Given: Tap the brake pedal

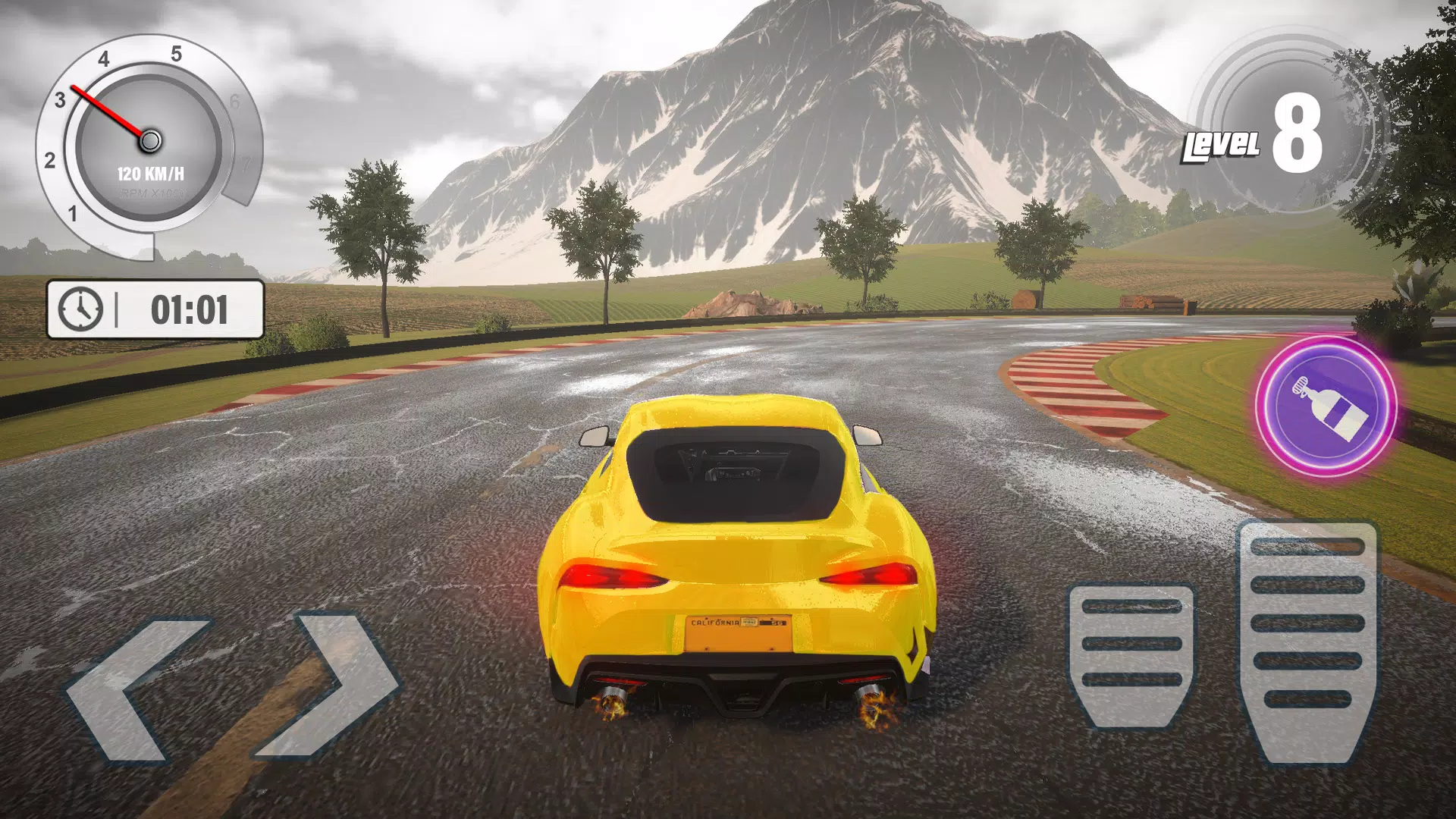Looking at the screenshot, I should click(1131, 654).
